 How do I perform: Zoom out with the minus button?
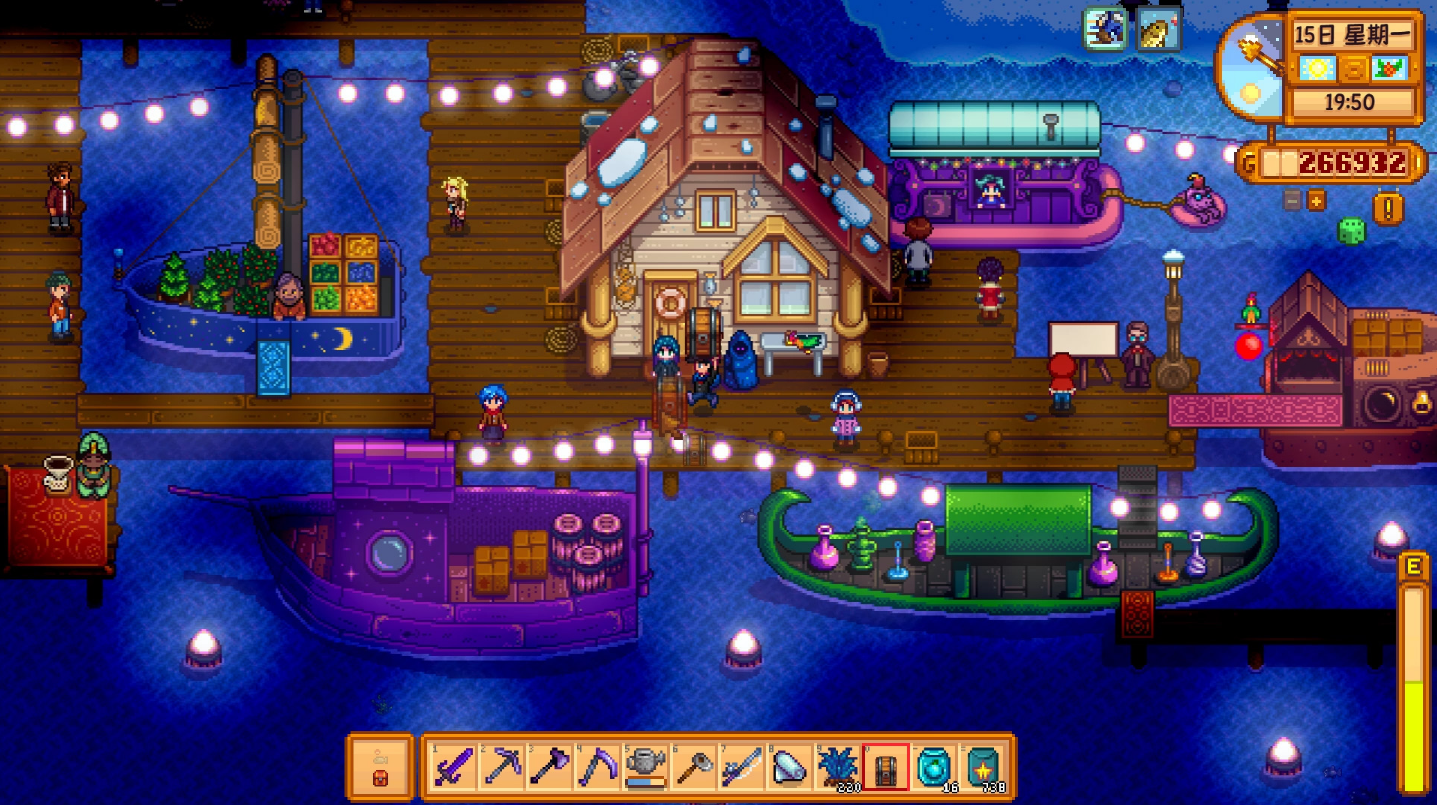1293,200
